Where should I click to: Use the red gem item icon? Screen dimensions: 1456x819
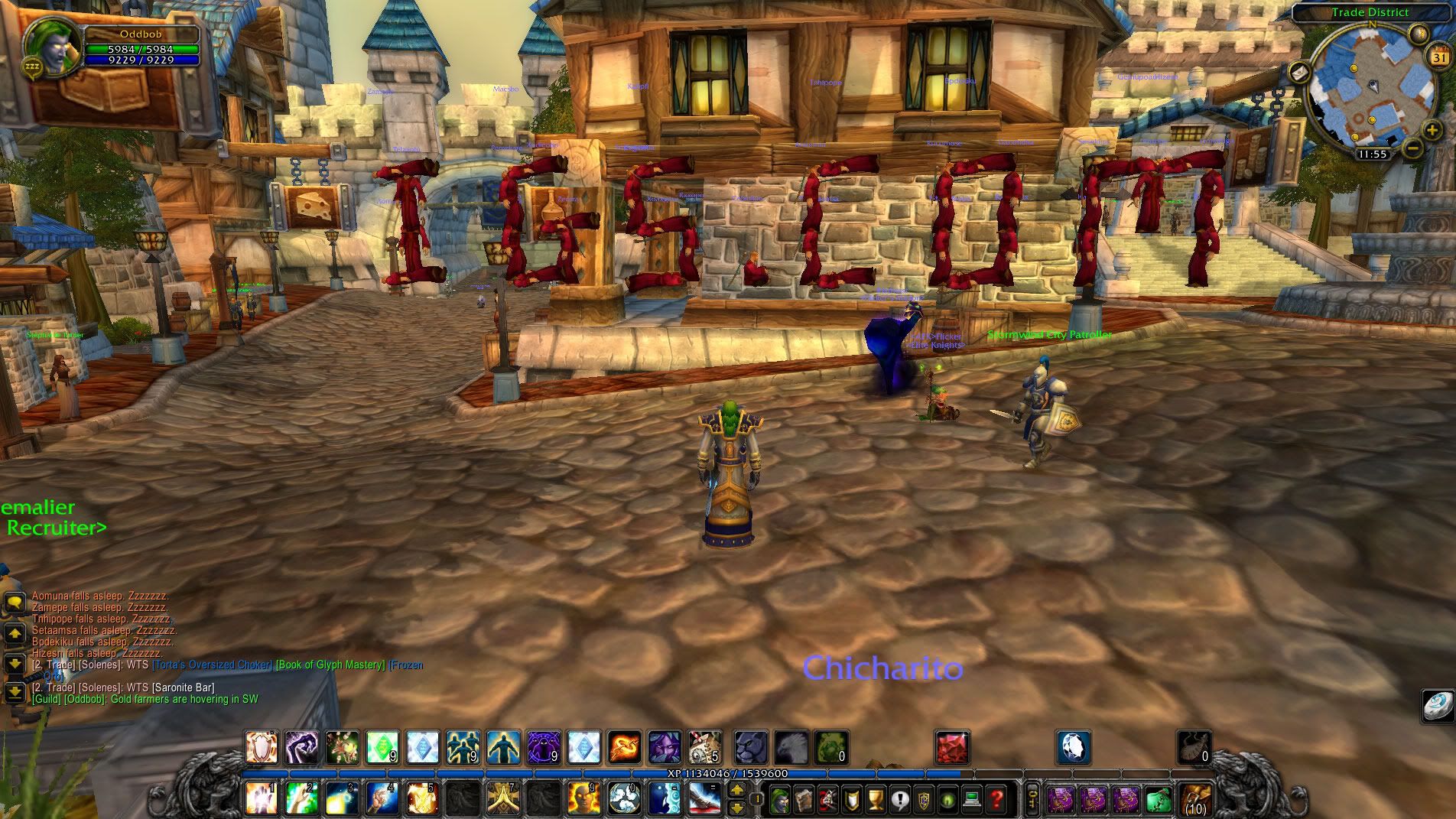[952, 747]
